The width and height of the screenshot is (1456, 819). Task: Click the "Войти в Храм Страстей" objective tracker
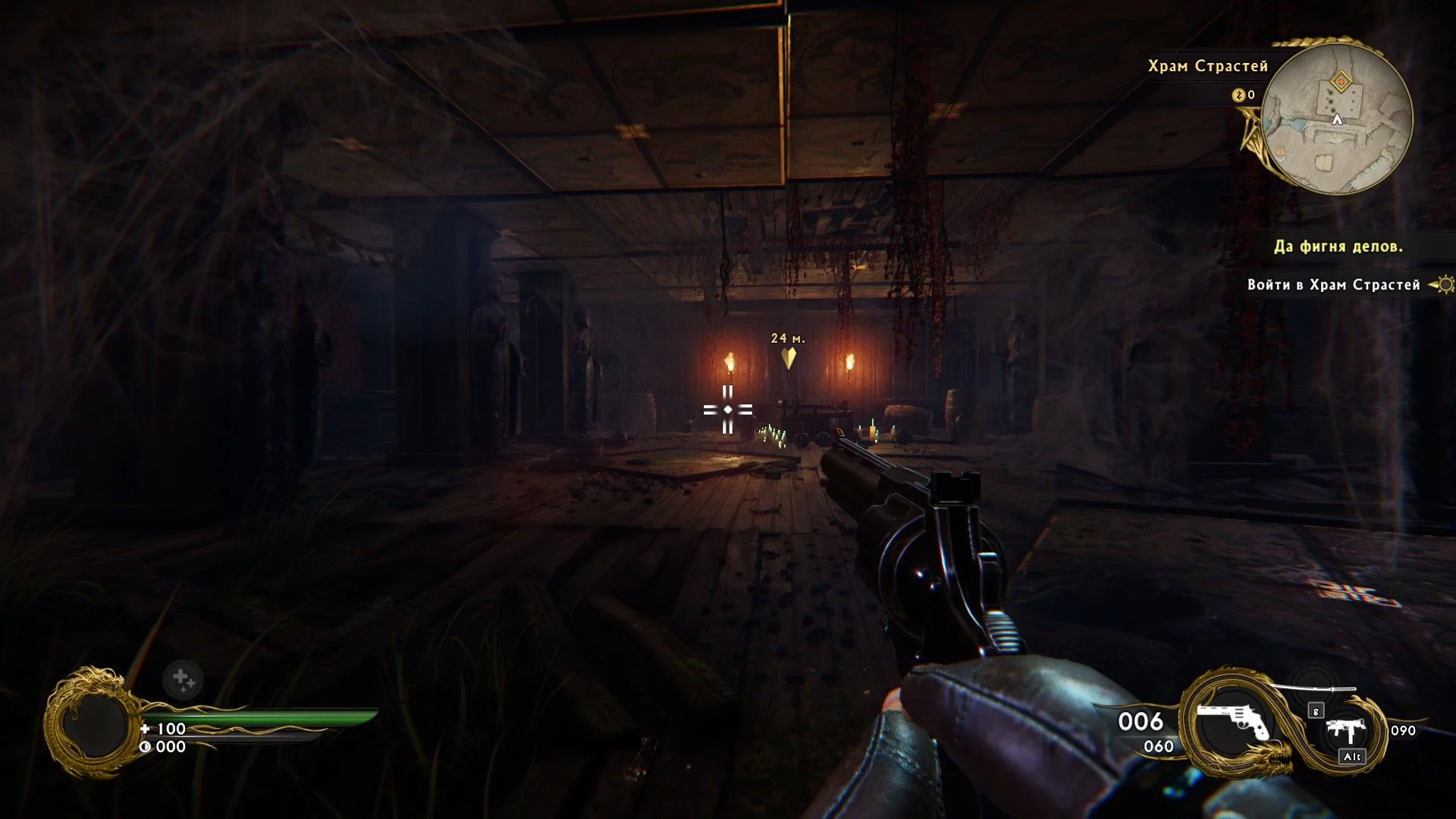pyautogui.click(x=1334, y=285)
